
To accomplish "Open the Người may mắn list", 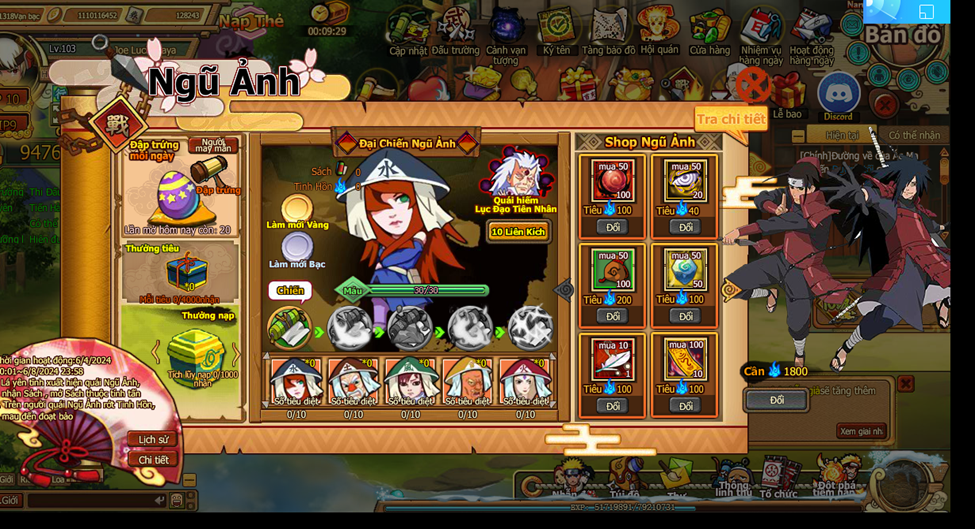I will pyautogui.click(x=213, y=145).
